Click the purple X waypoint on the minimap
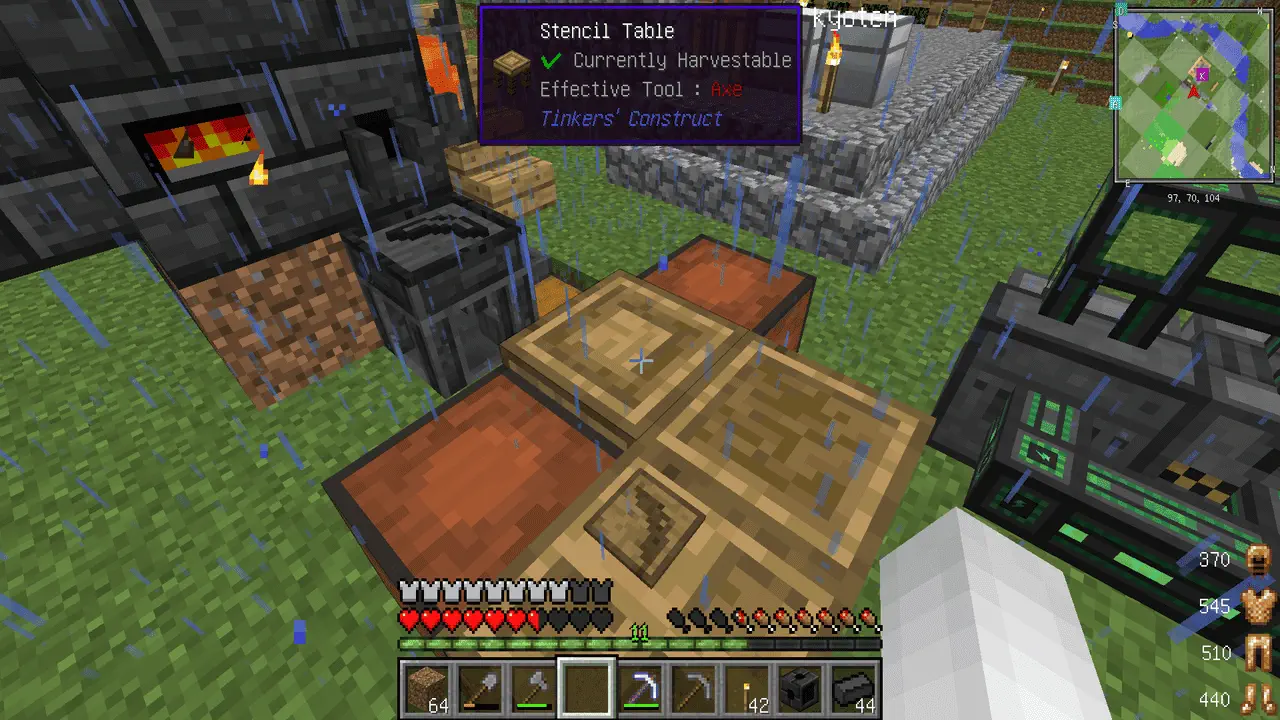Image resolution: width=1280 pixels, height=720 pixels. click(x=1203, y=74)
